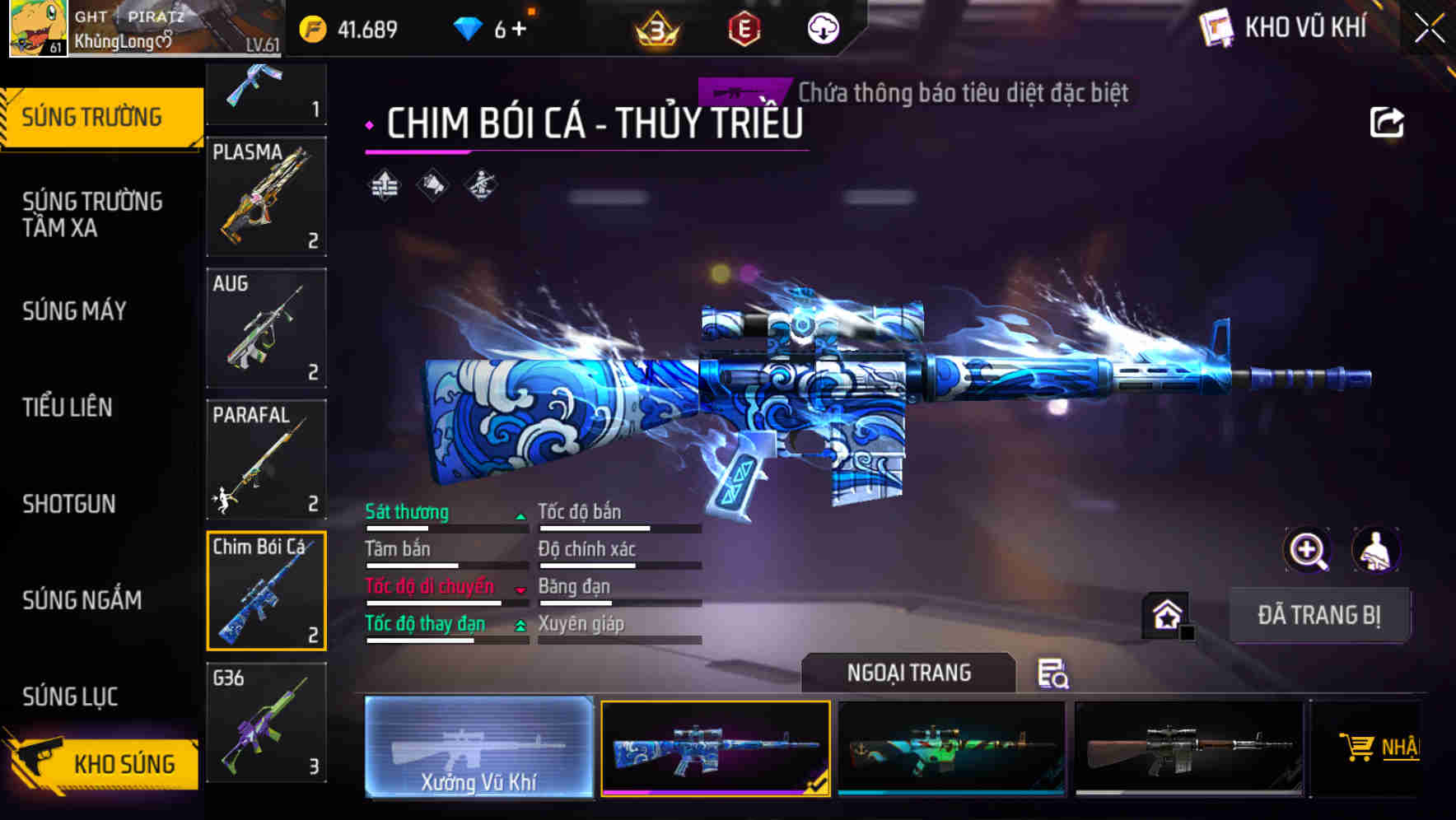Open the share icon at top right
1456x820 pixels.
(x=1388, y=122)
